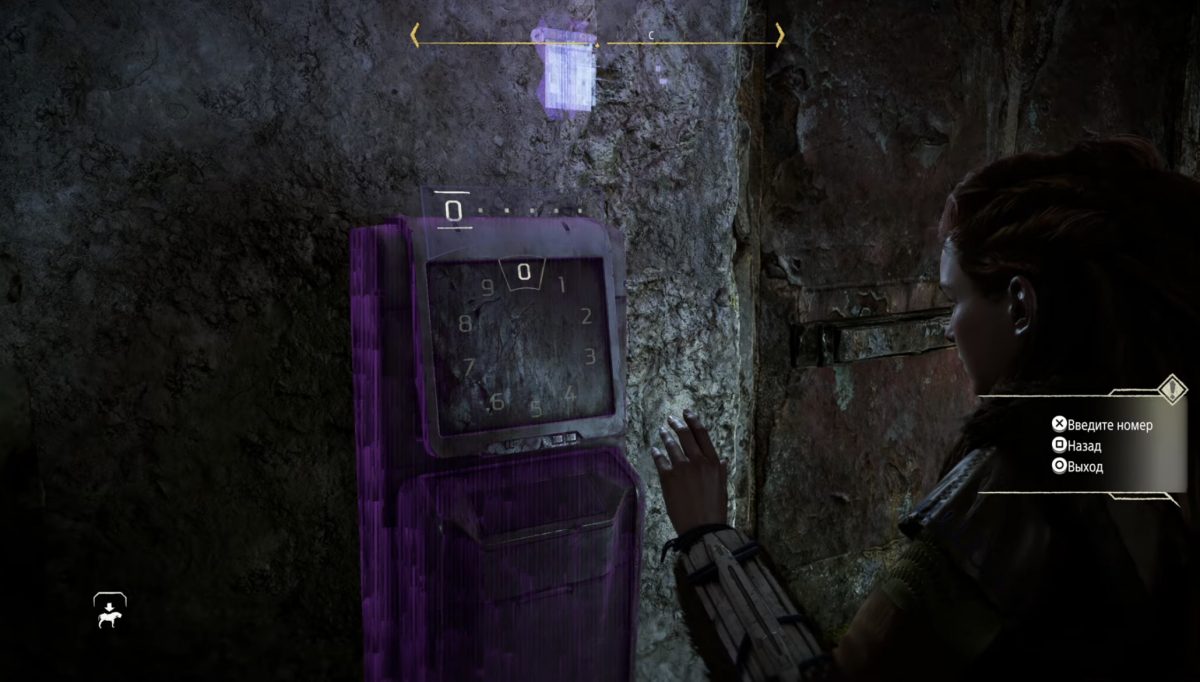Pick number 5 on the code dial
The width and height of the screenshot is (1200, 682).
click(535, 408)
